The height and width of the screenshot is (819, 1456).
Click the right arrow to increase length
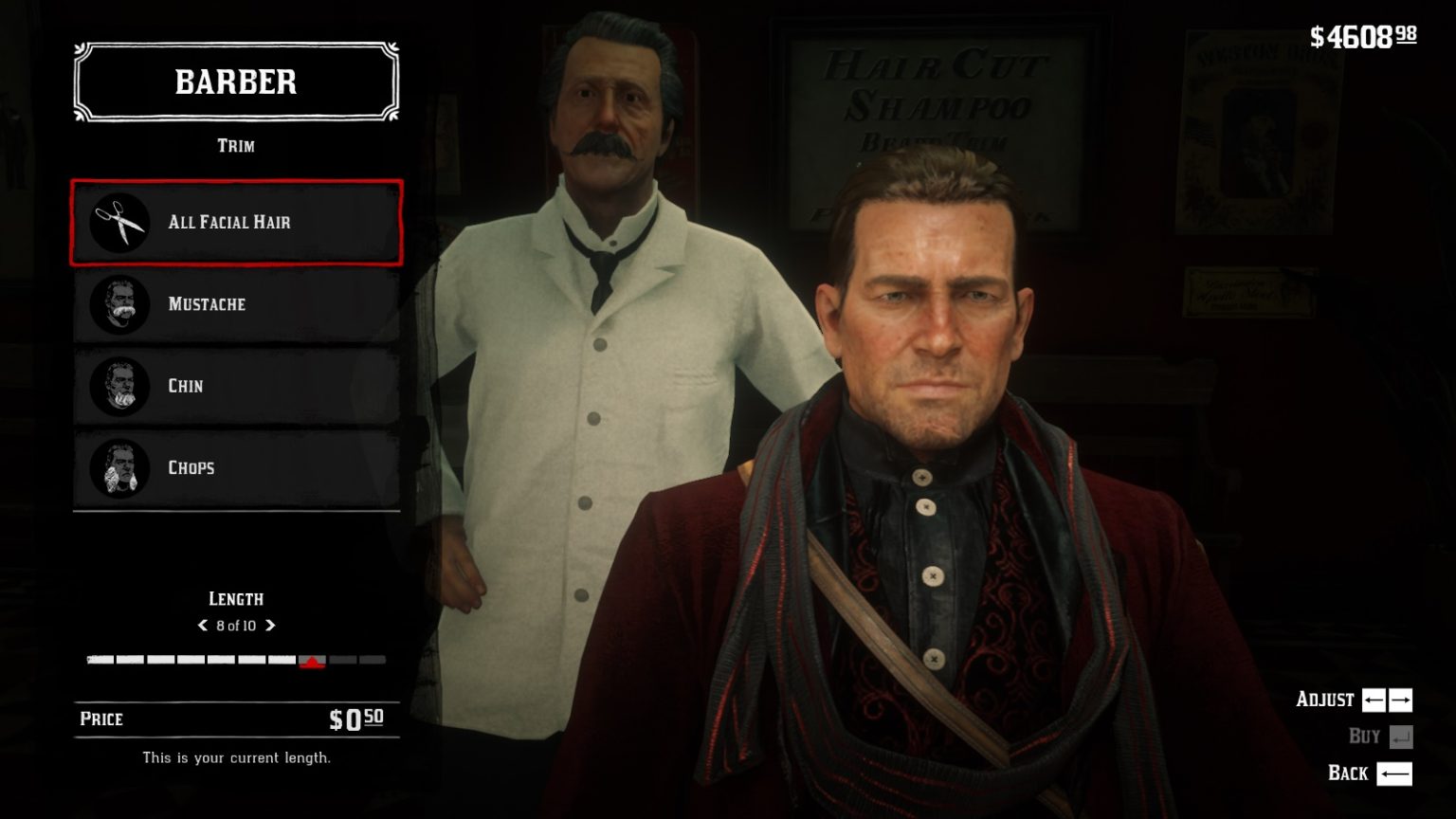click(271, 626)
